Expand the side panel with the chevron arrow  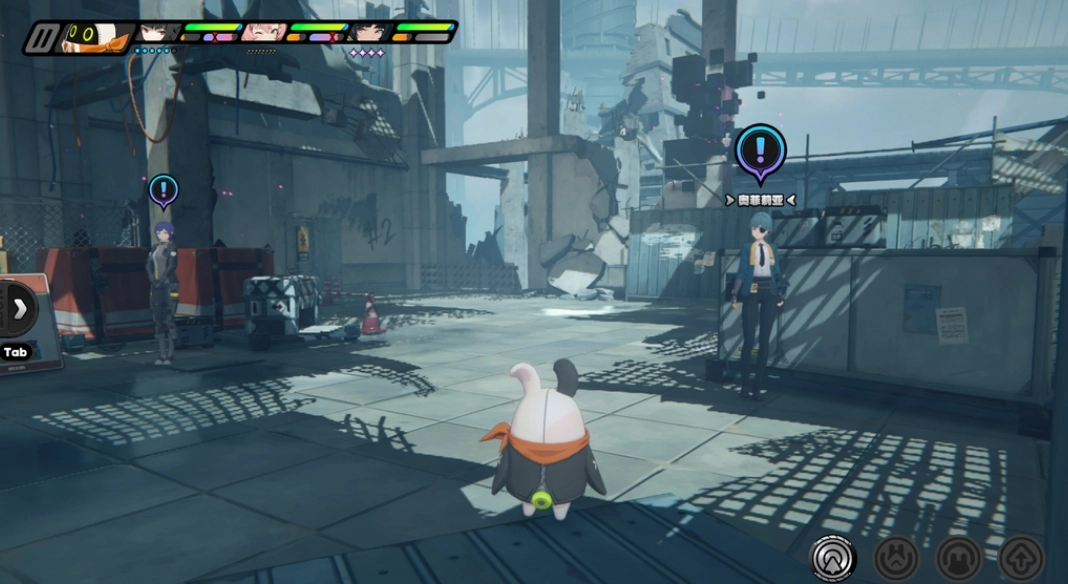pyautogui.click(x=18, y=309)
